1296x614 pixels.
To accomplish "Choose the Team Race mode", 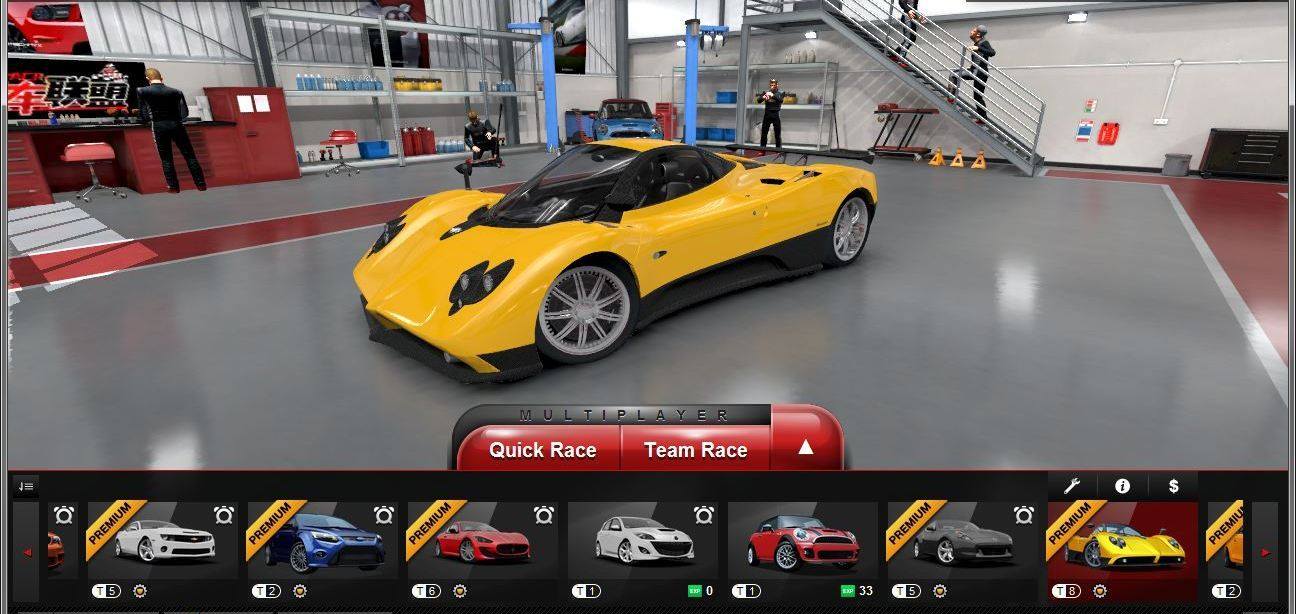I will point(696,450).
